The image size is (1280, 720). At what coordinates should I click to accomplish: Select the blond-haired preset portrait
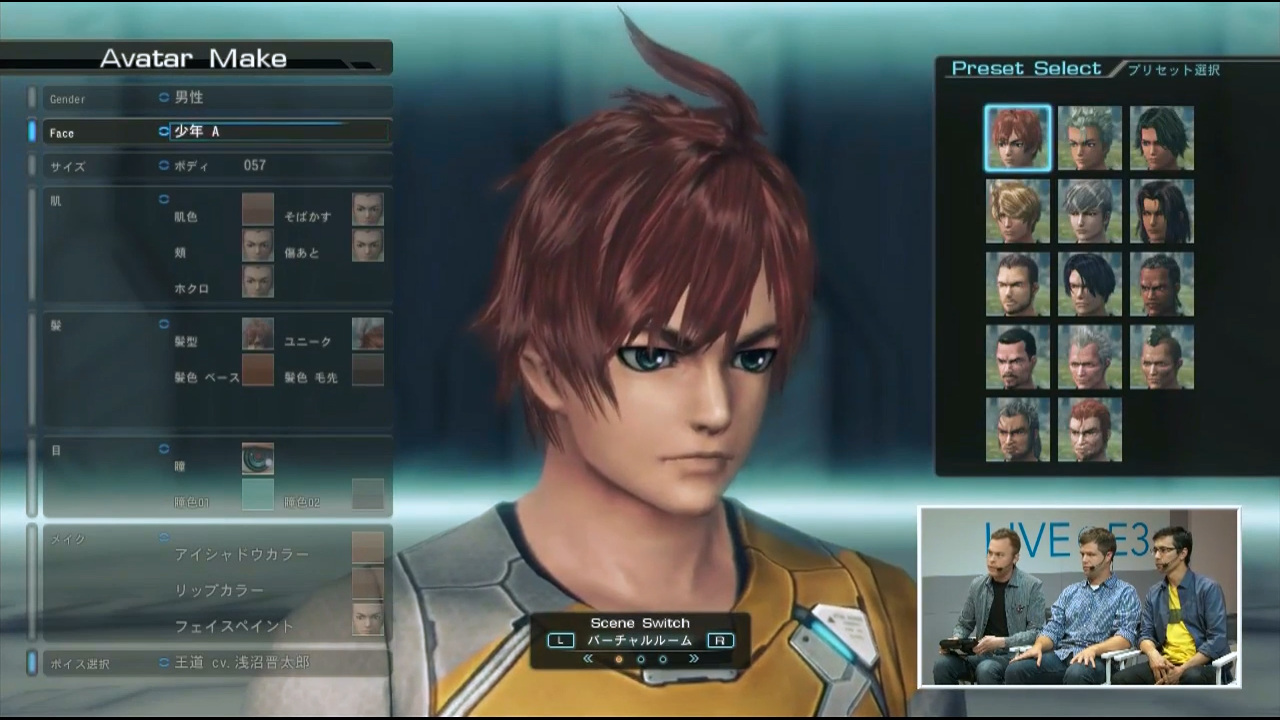click(x=1018, y=211)
